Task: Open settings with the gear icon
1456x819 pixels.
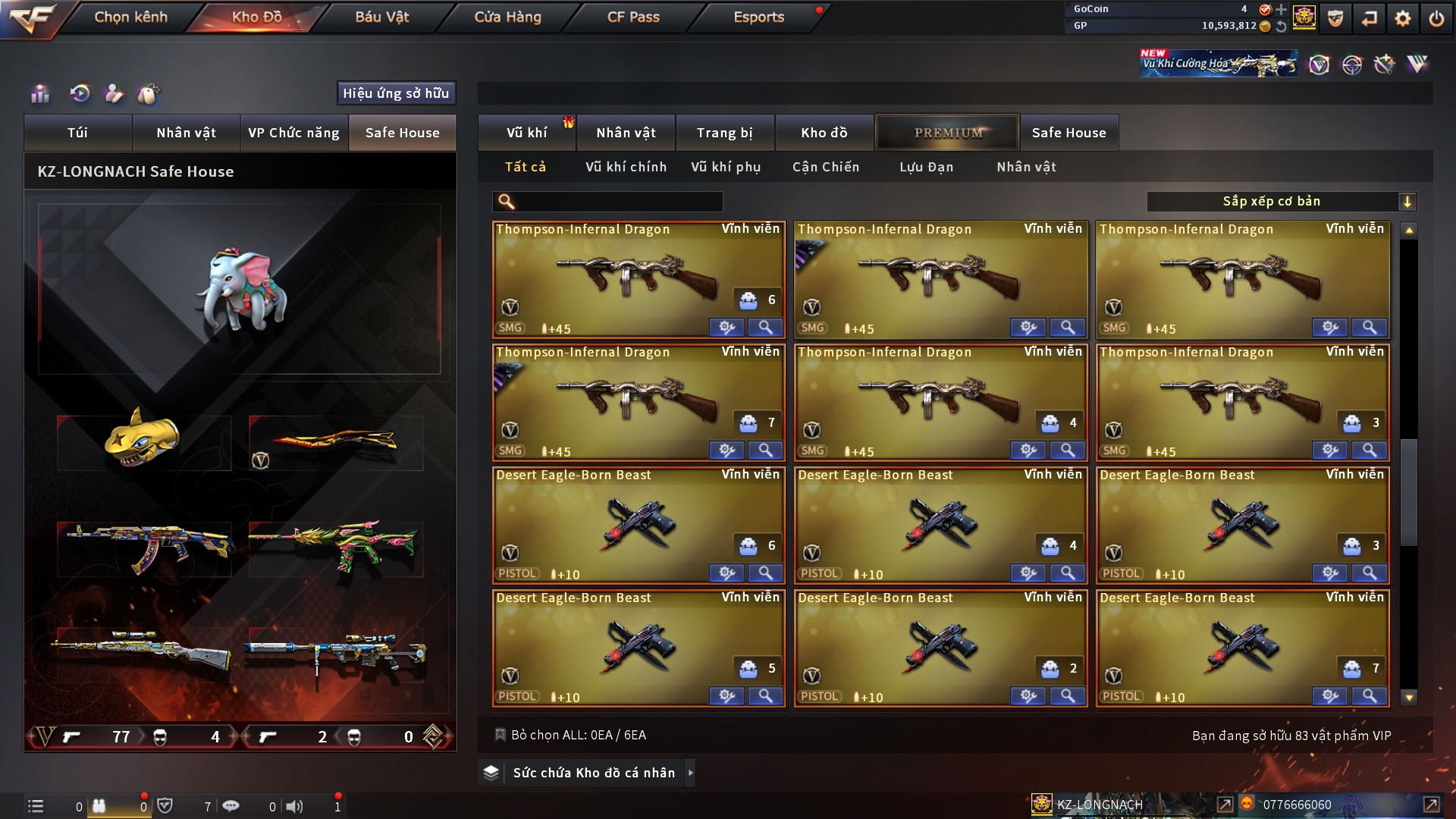Action: tap(1402, 18)
